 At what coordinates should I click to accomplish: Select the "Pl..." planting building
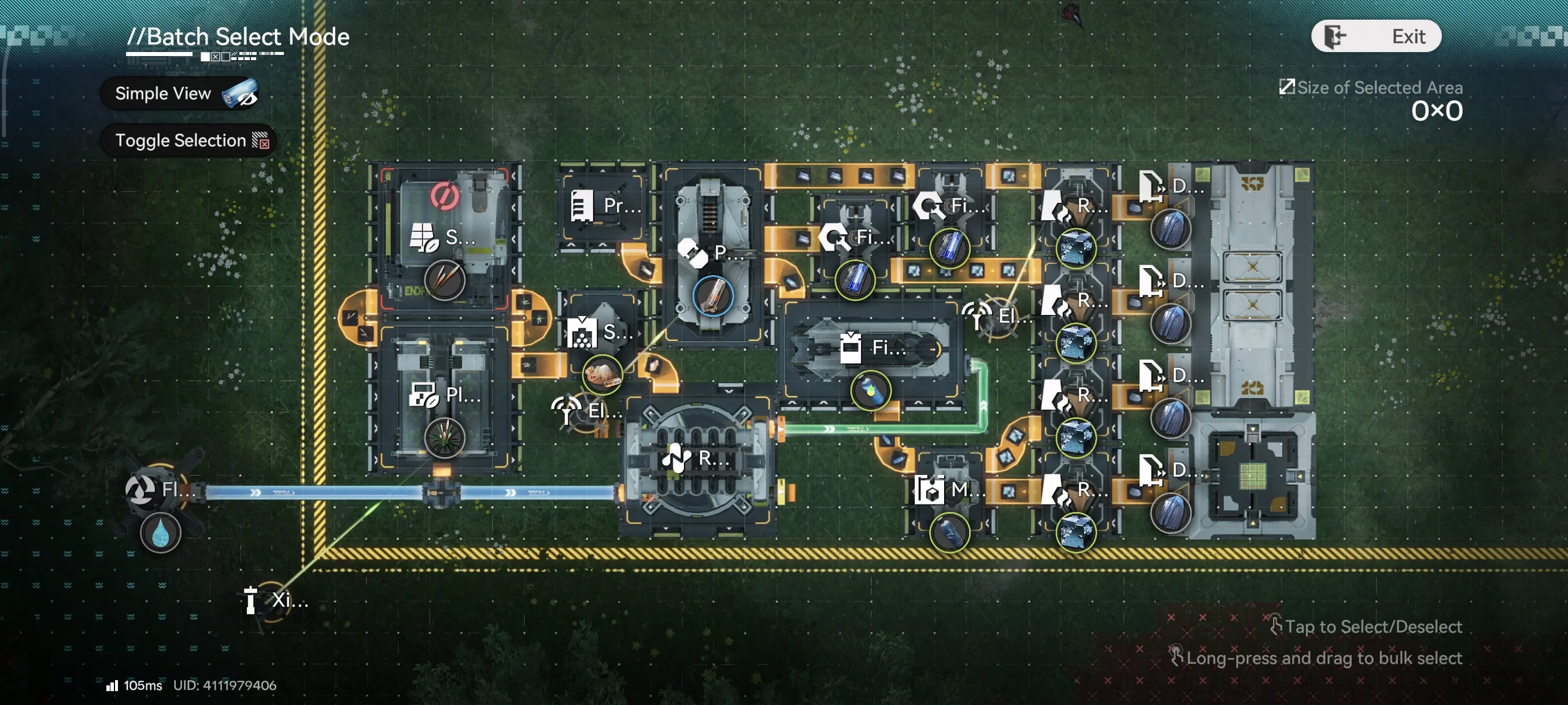tap(445, 396)
